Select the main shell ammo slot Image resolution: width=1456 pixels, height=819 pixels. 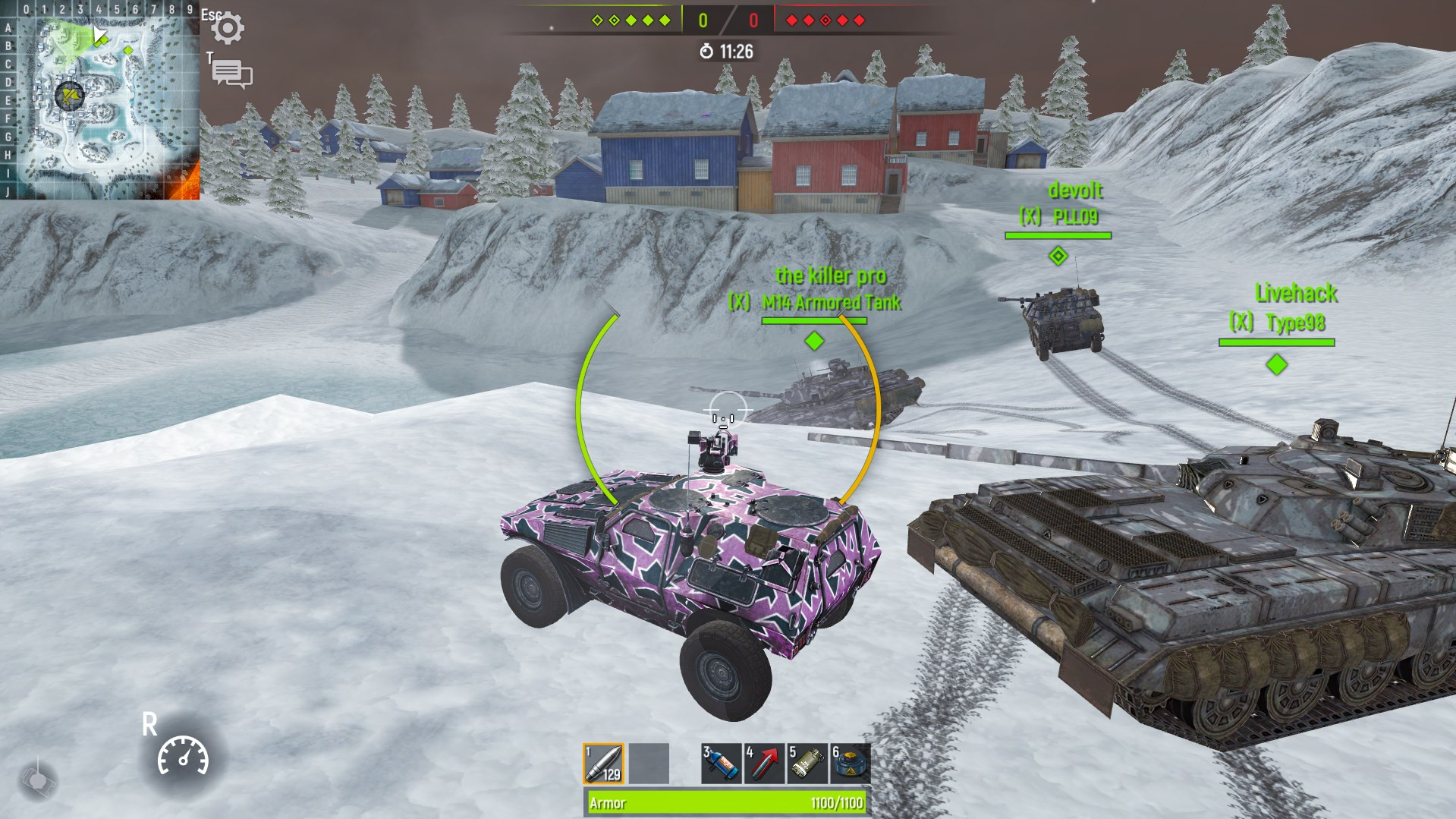tap(604, 763)
